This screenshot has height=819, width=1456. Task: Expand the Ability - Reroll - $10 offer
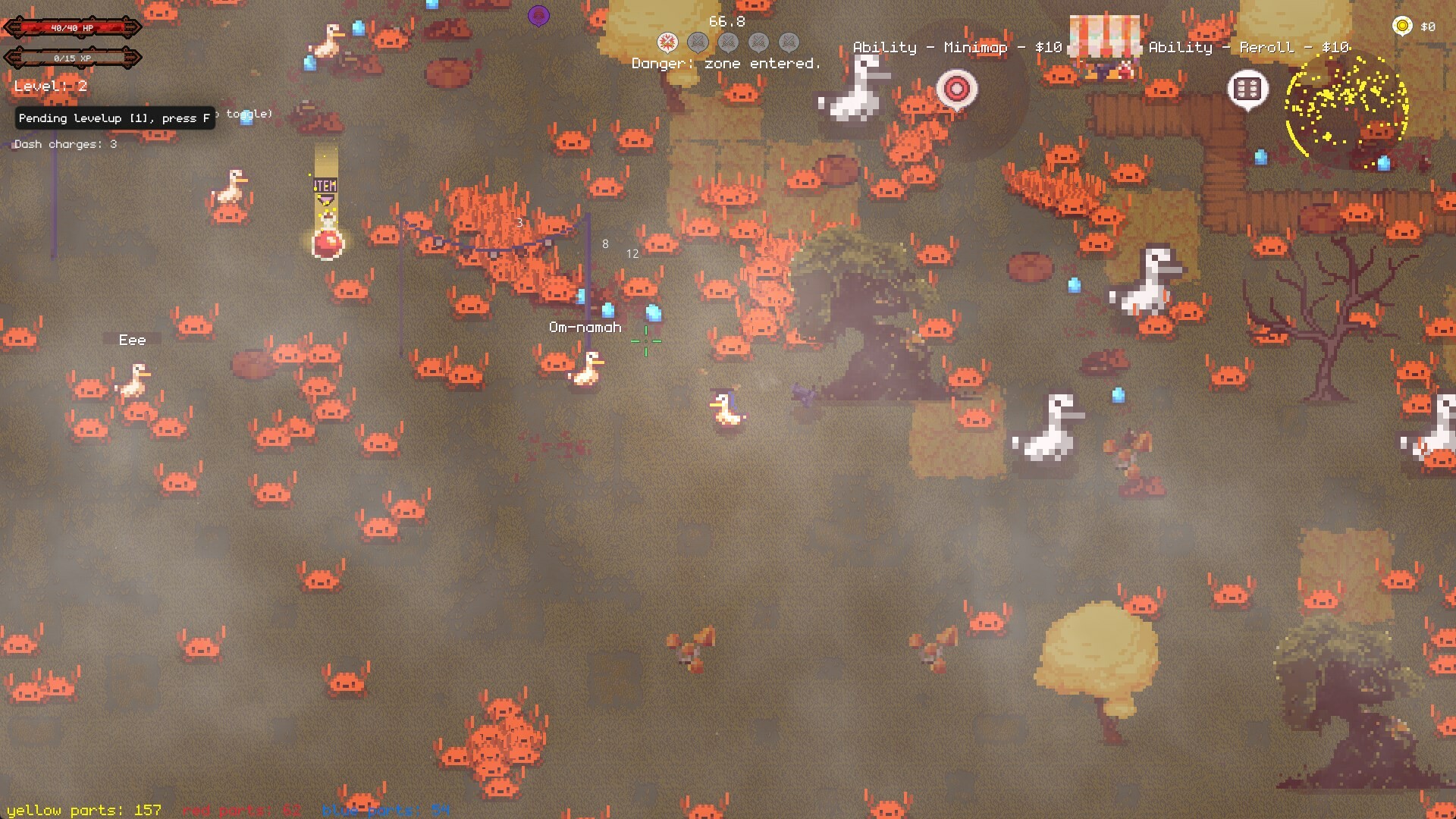(1248, 46)
